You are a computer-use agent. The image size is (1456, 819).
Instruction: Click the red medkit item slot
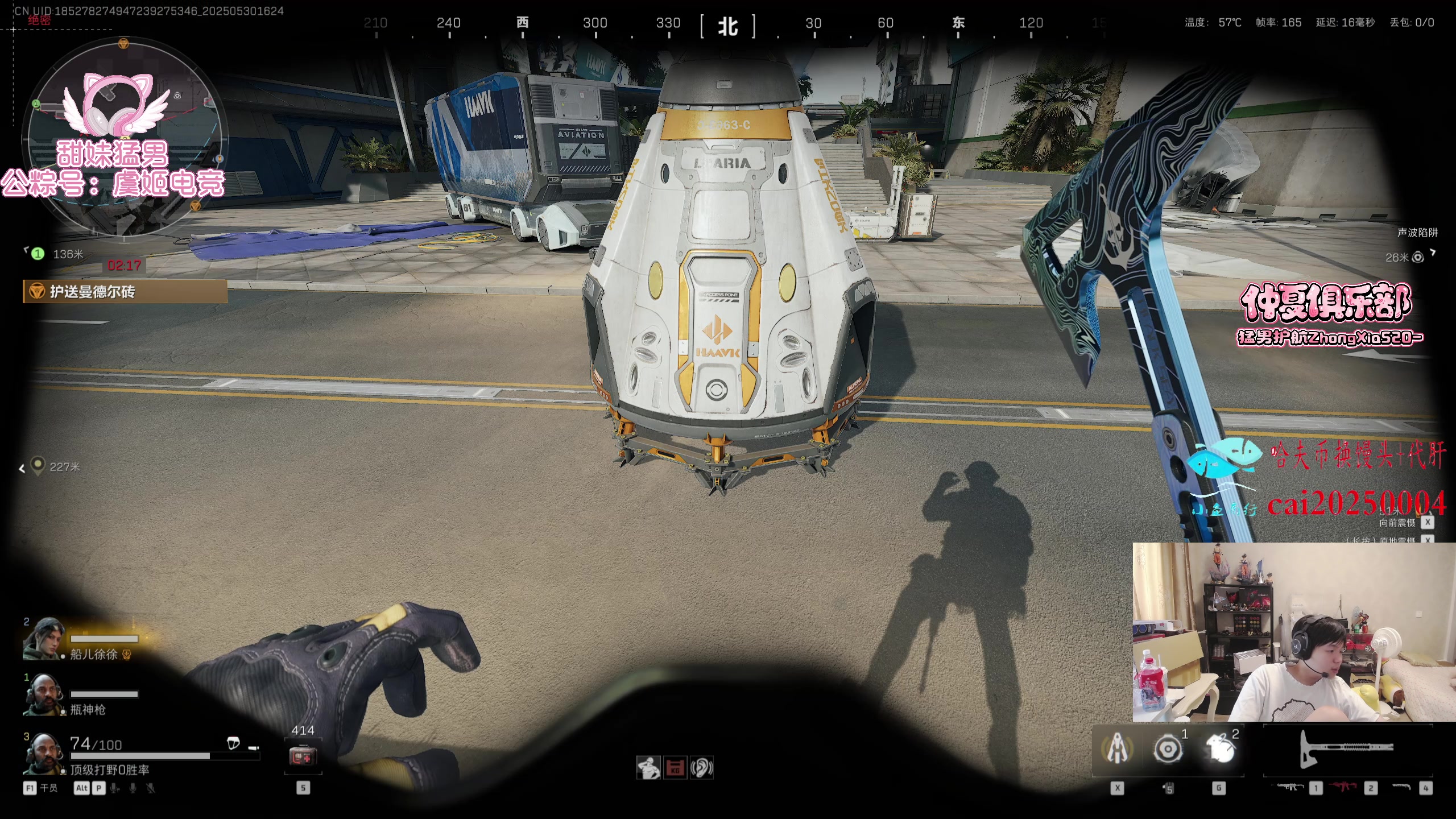pos(303,756)
